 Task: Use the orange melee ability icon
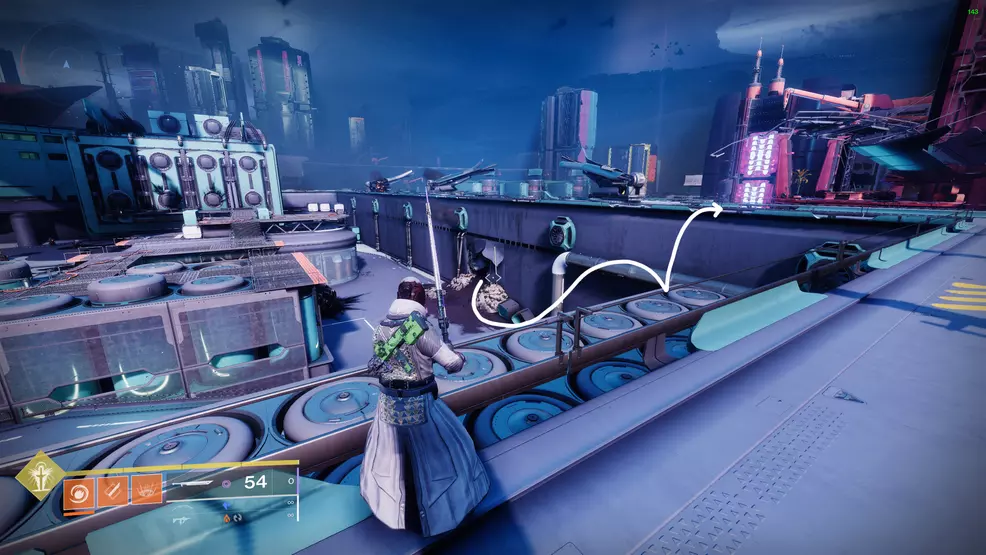tap(112, 491)
